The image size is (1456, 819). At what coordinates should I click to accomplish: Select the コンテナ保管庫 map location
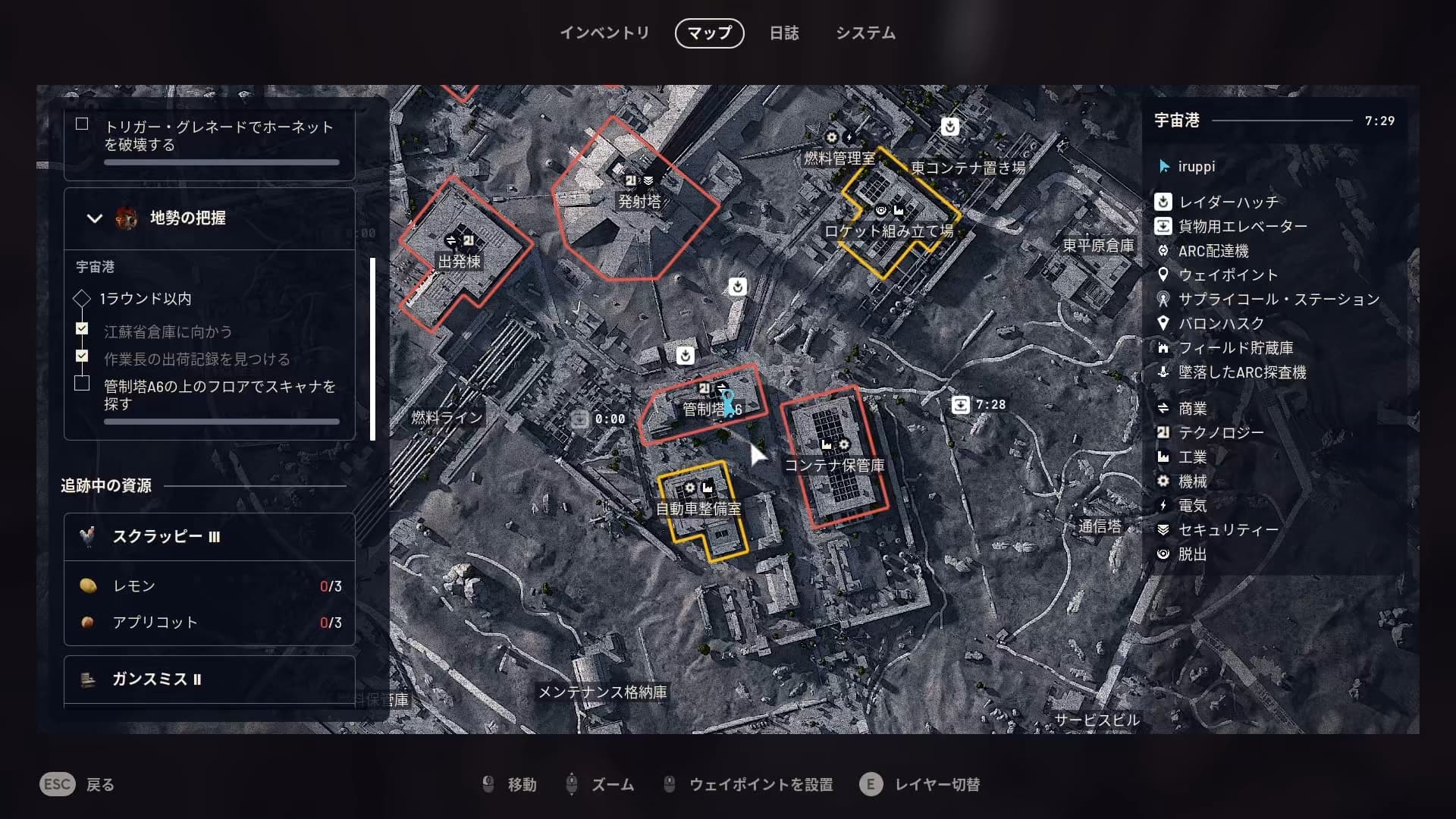click(834, 465)
